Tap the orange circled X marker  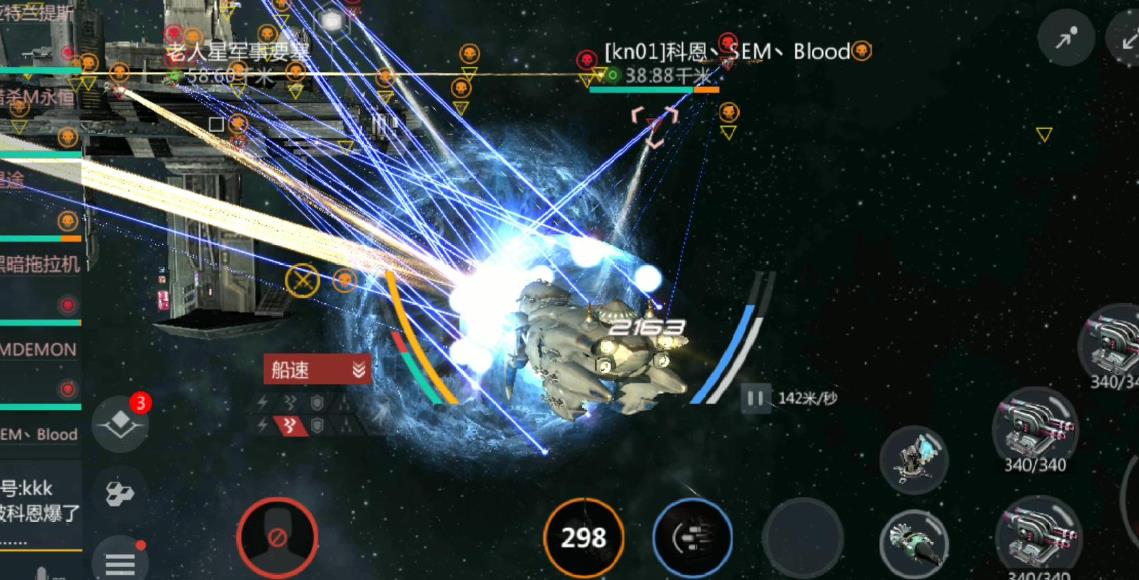click(302, 279)
